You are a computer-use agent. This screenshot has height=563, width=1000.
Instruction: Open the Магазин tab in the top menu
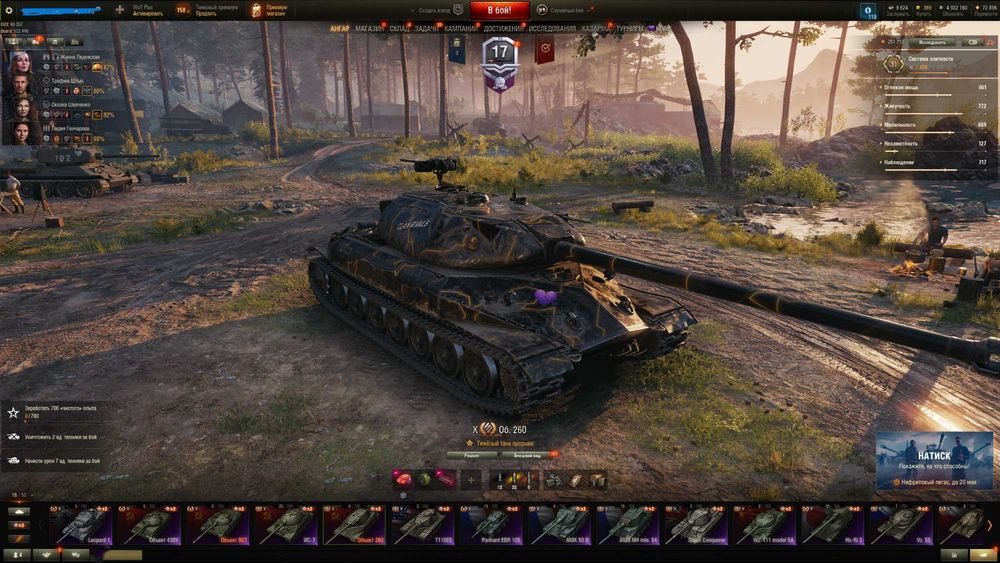point(369,29)
